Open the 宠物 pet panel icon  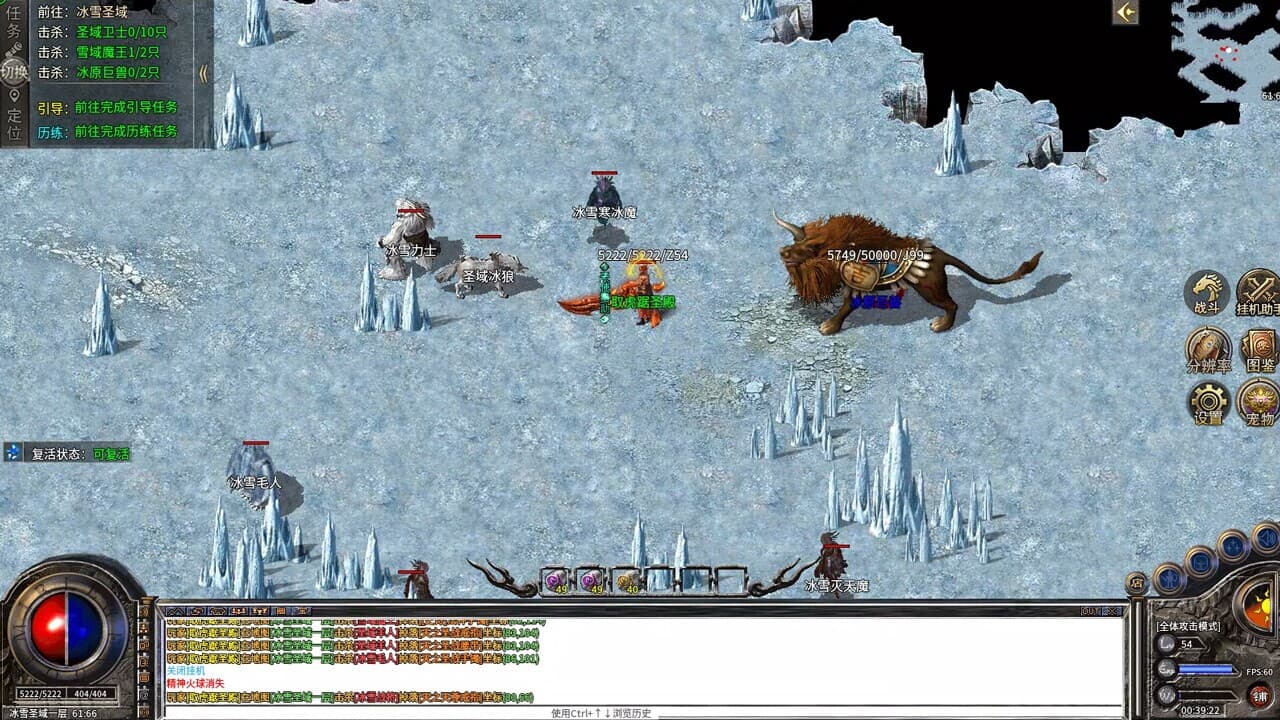coord(1257,401)
